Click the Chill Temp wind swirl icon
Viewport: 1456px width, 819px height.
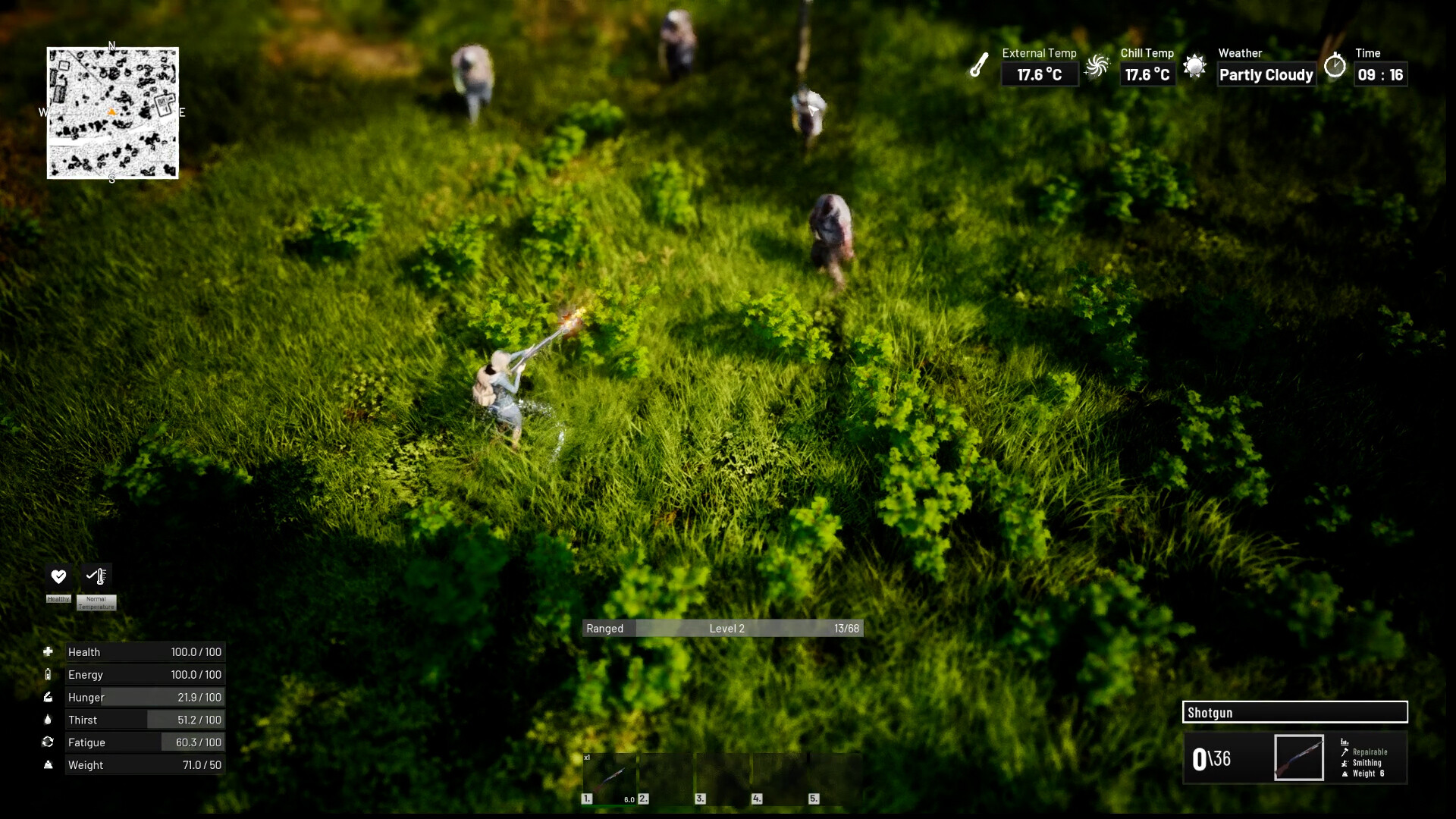click(1097, 67)
